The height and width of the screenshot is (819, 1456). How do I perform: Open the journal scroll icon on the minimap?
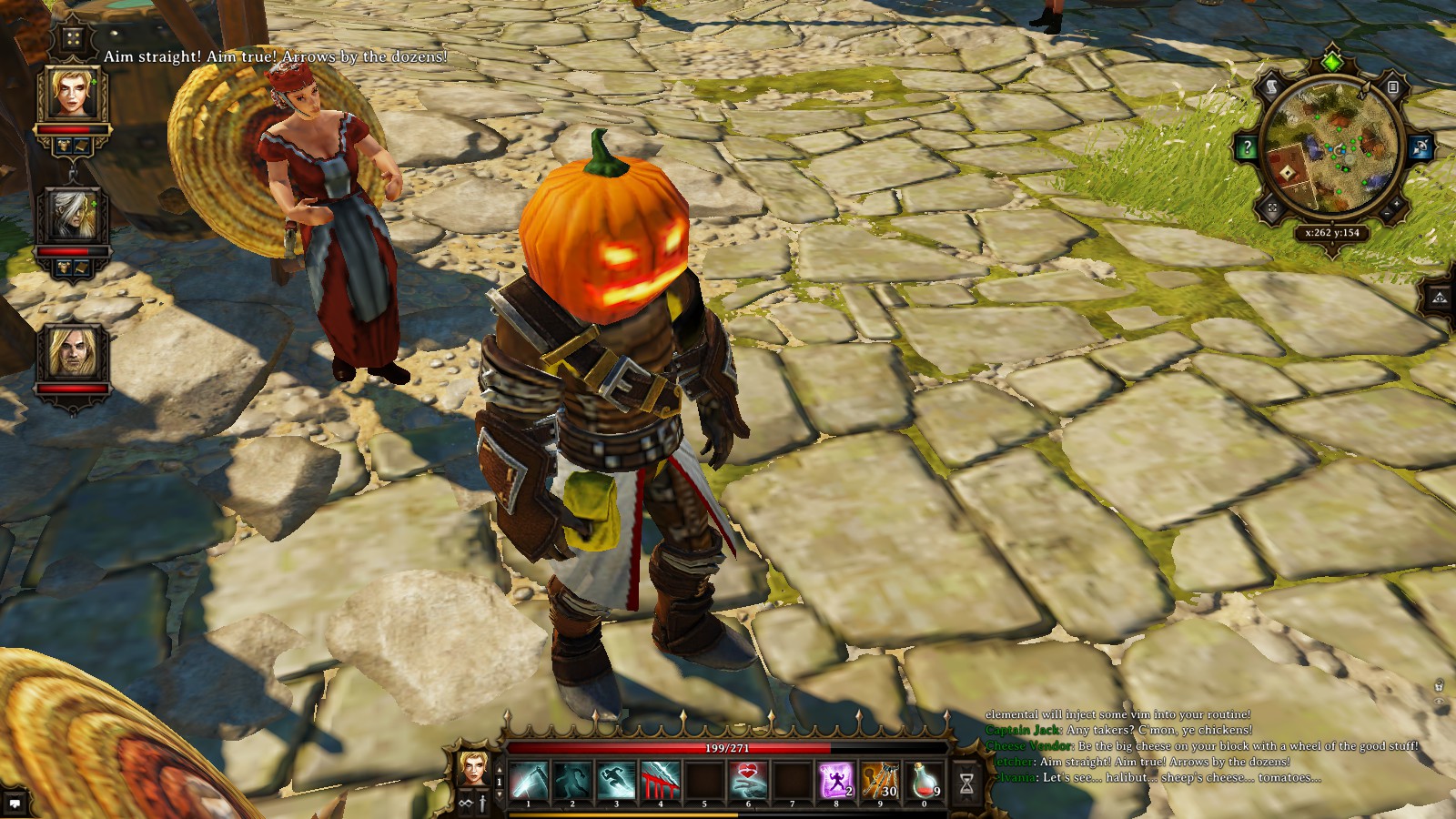(1272, 87)
